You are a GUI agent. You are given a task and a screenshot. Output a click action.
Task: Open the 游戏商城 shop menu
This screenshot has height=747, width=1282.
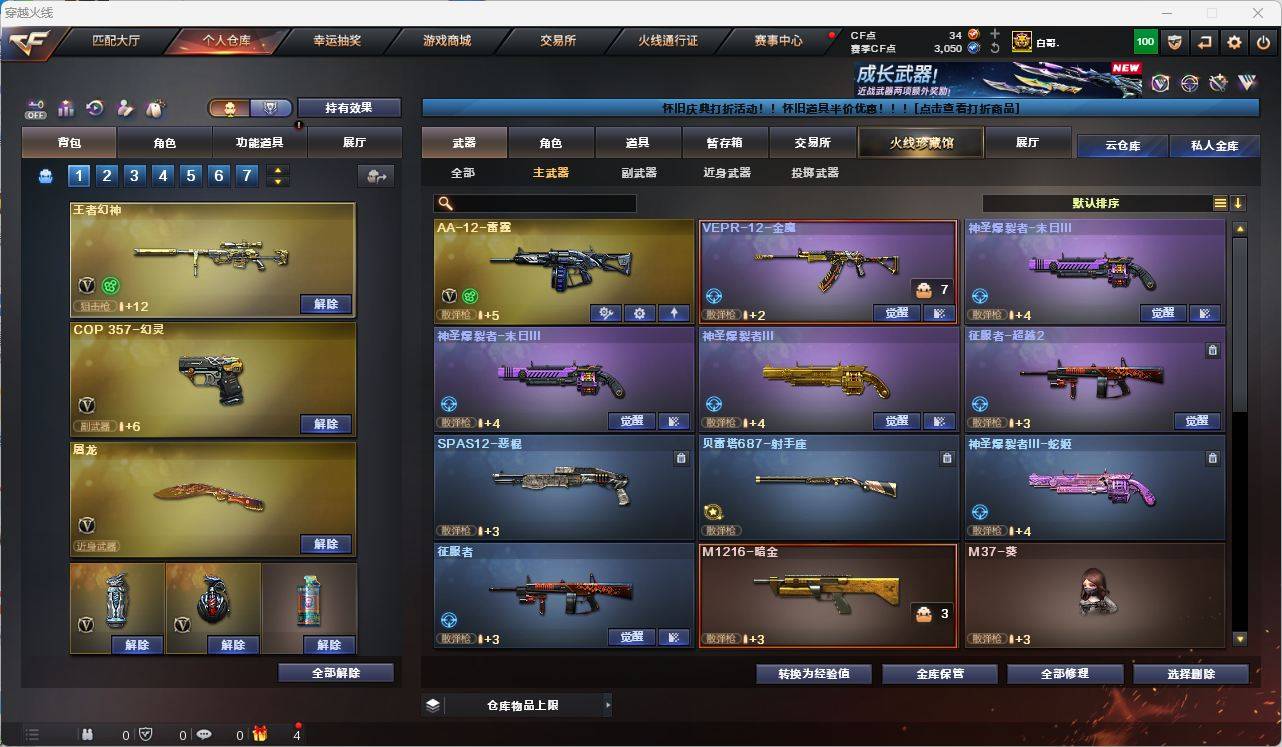click(447, 41)
